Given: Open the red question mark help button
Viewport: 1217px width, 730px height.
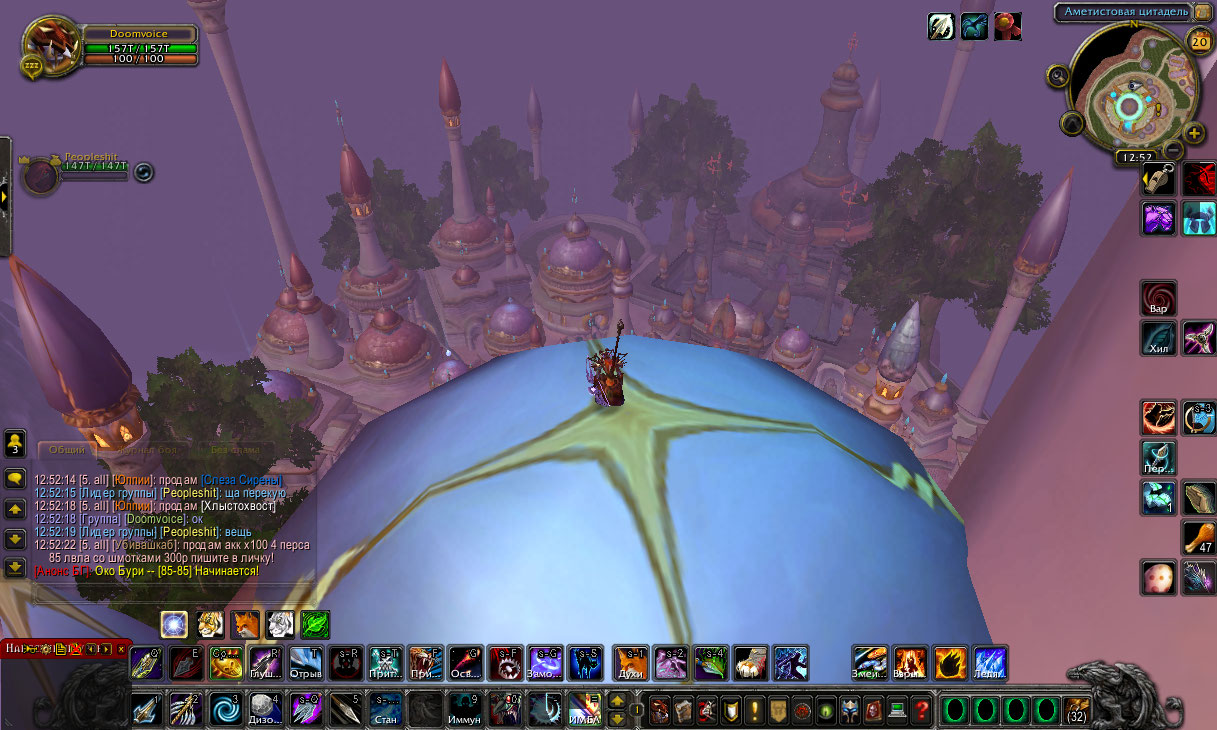Looking at the screenshot, I should [921, 711].
